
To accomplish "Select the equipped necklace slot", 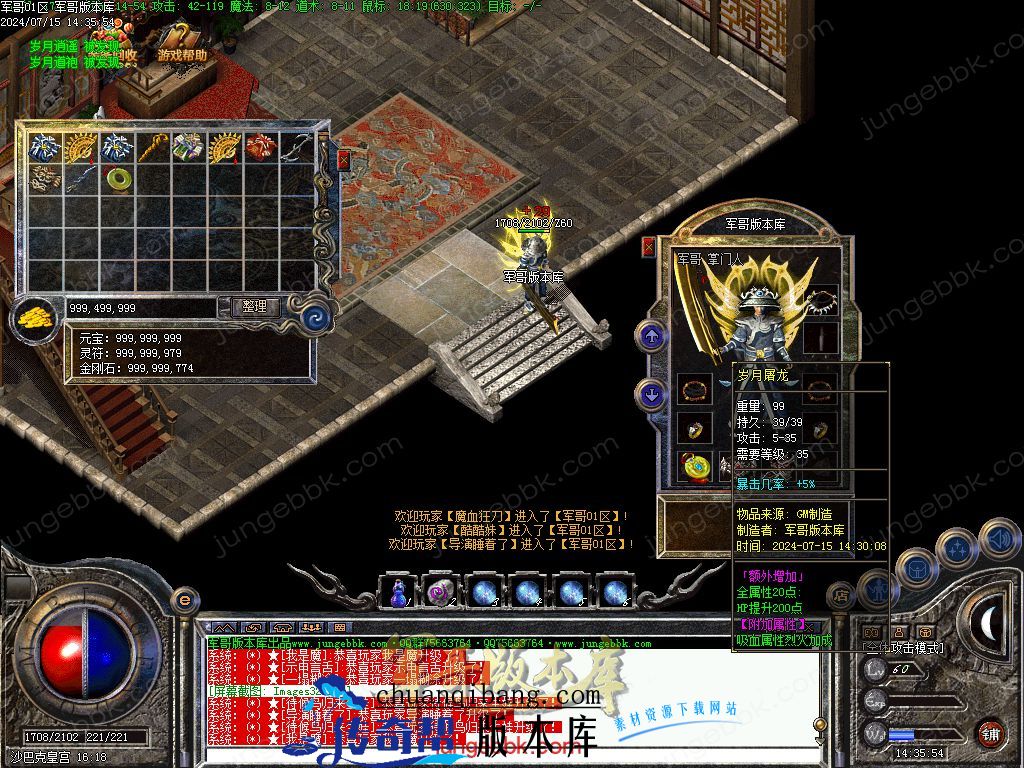I will pyautogui.click(x=822, y=300).
